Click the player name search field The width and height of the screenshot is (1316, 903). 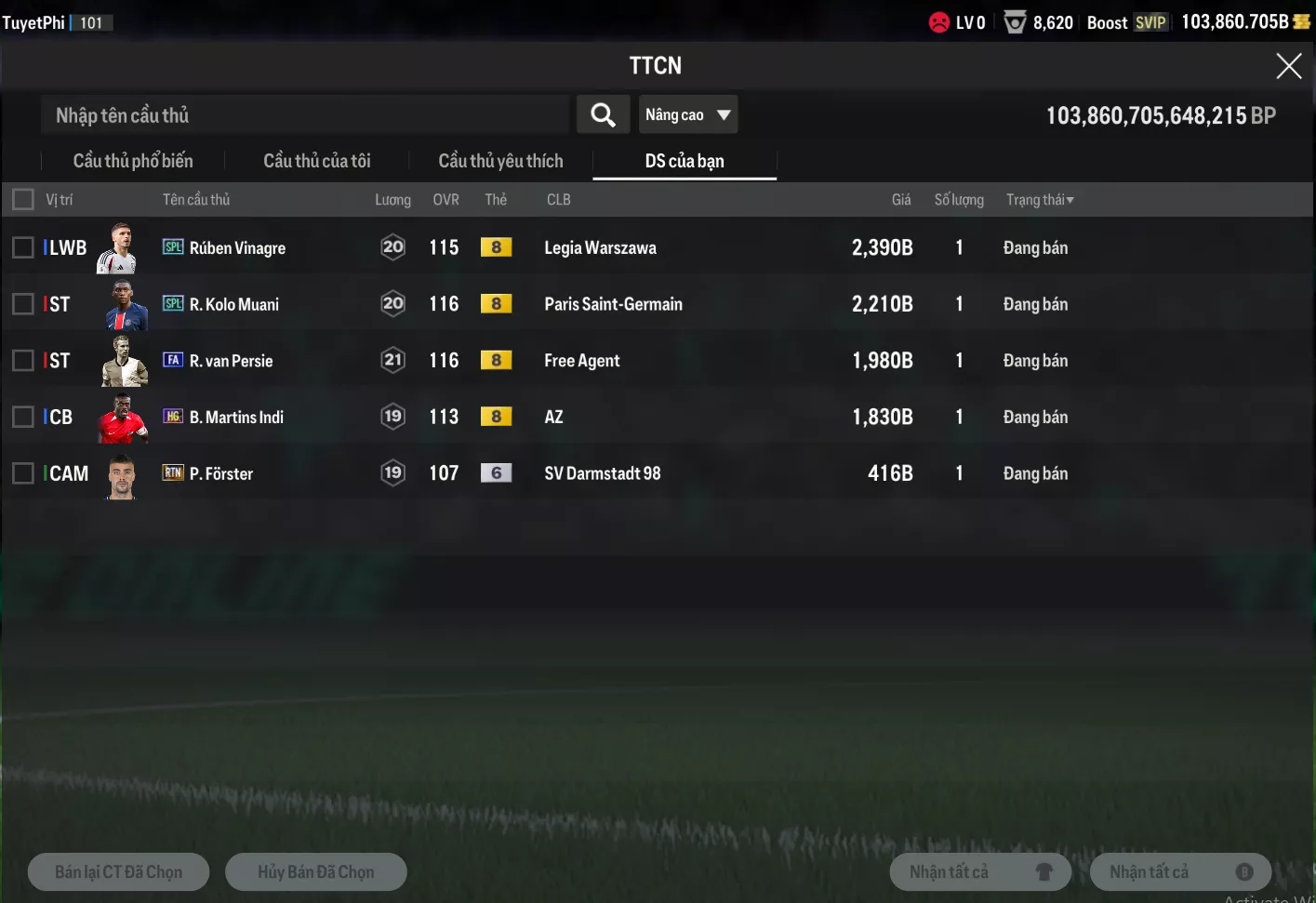coord(305,115)
